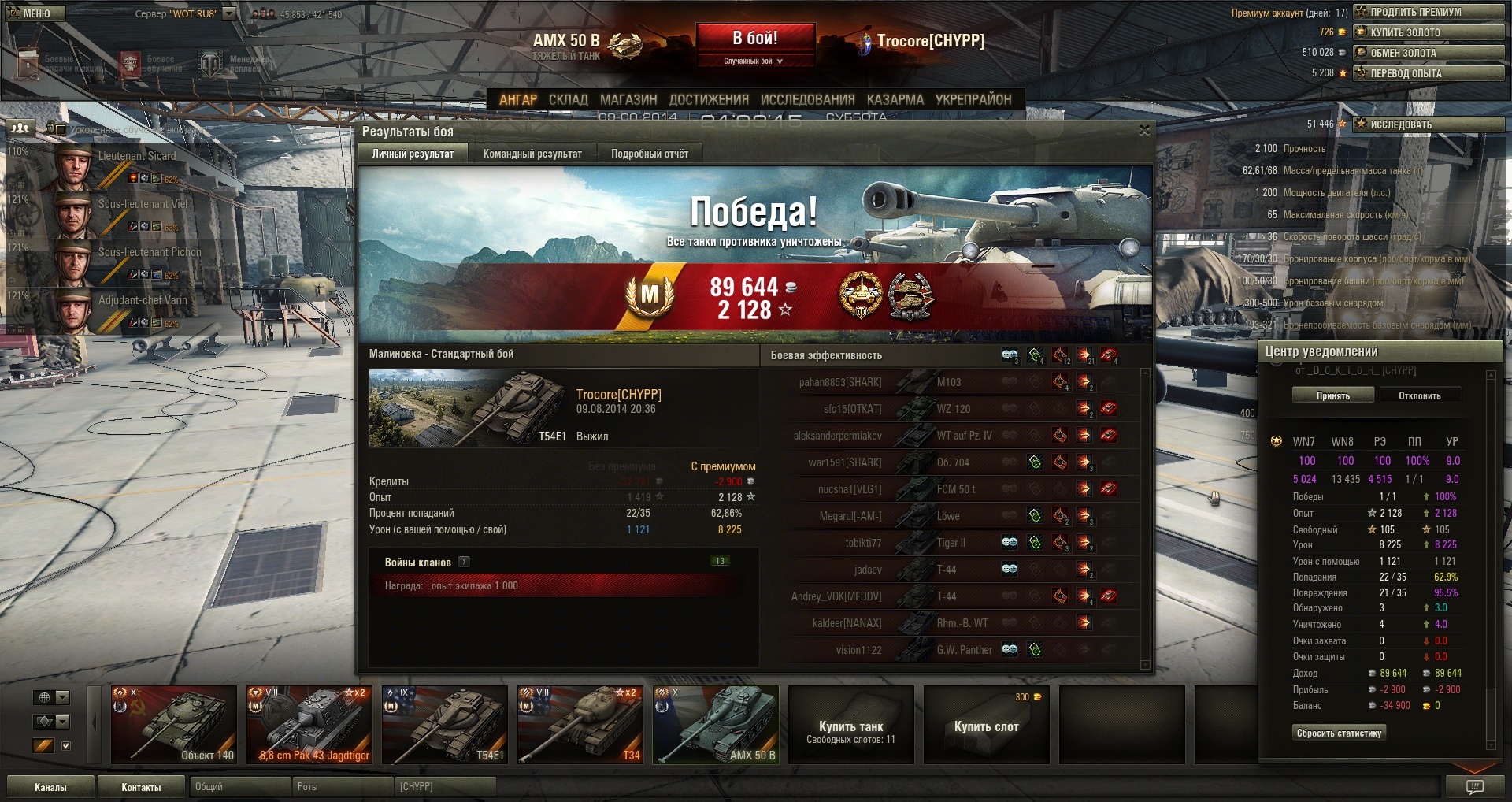Show the Казарма barracks
Screen dimensions: 1512x802
[895, 99]
